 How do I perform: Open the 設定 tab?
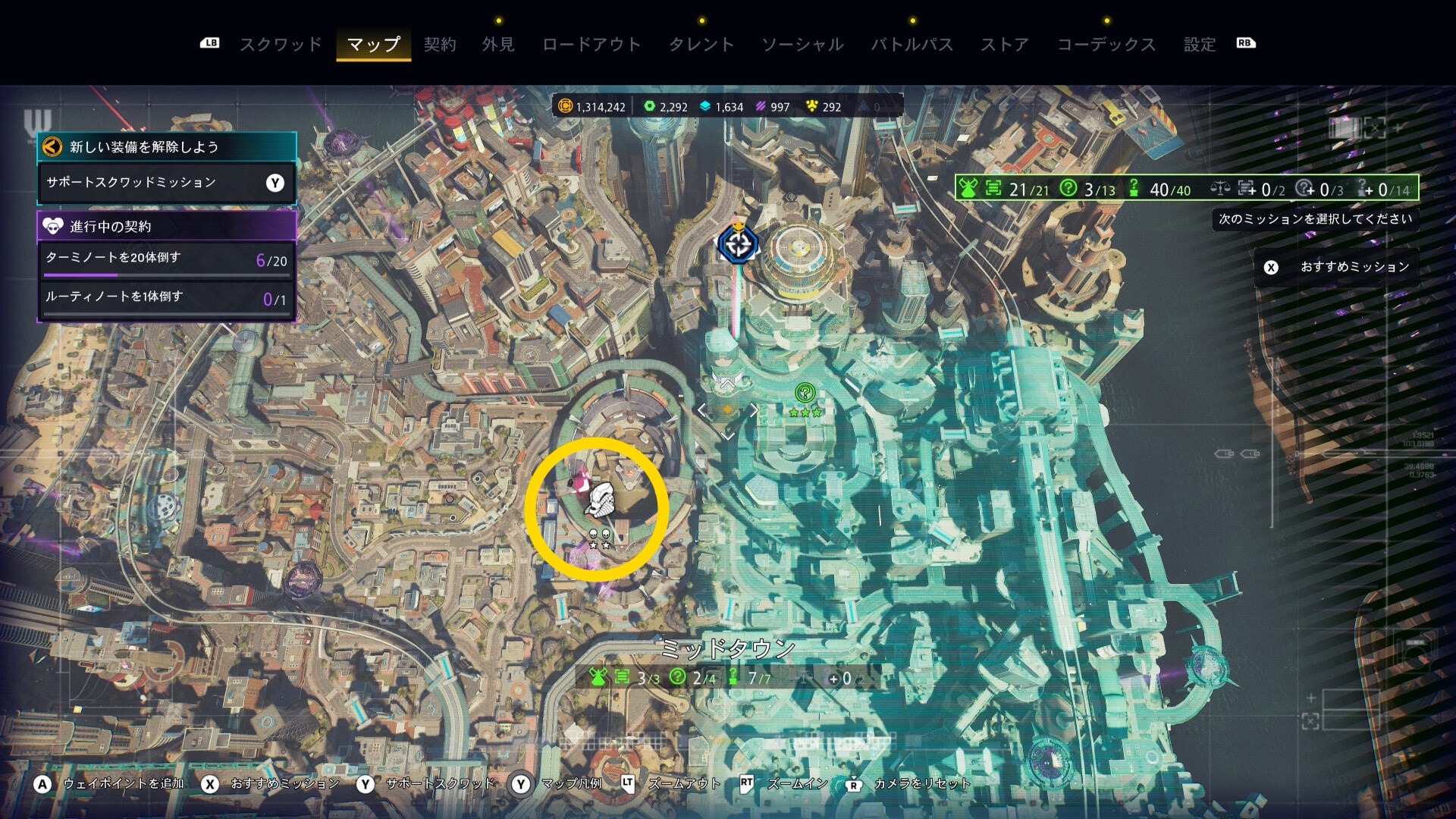[1200, 45]
